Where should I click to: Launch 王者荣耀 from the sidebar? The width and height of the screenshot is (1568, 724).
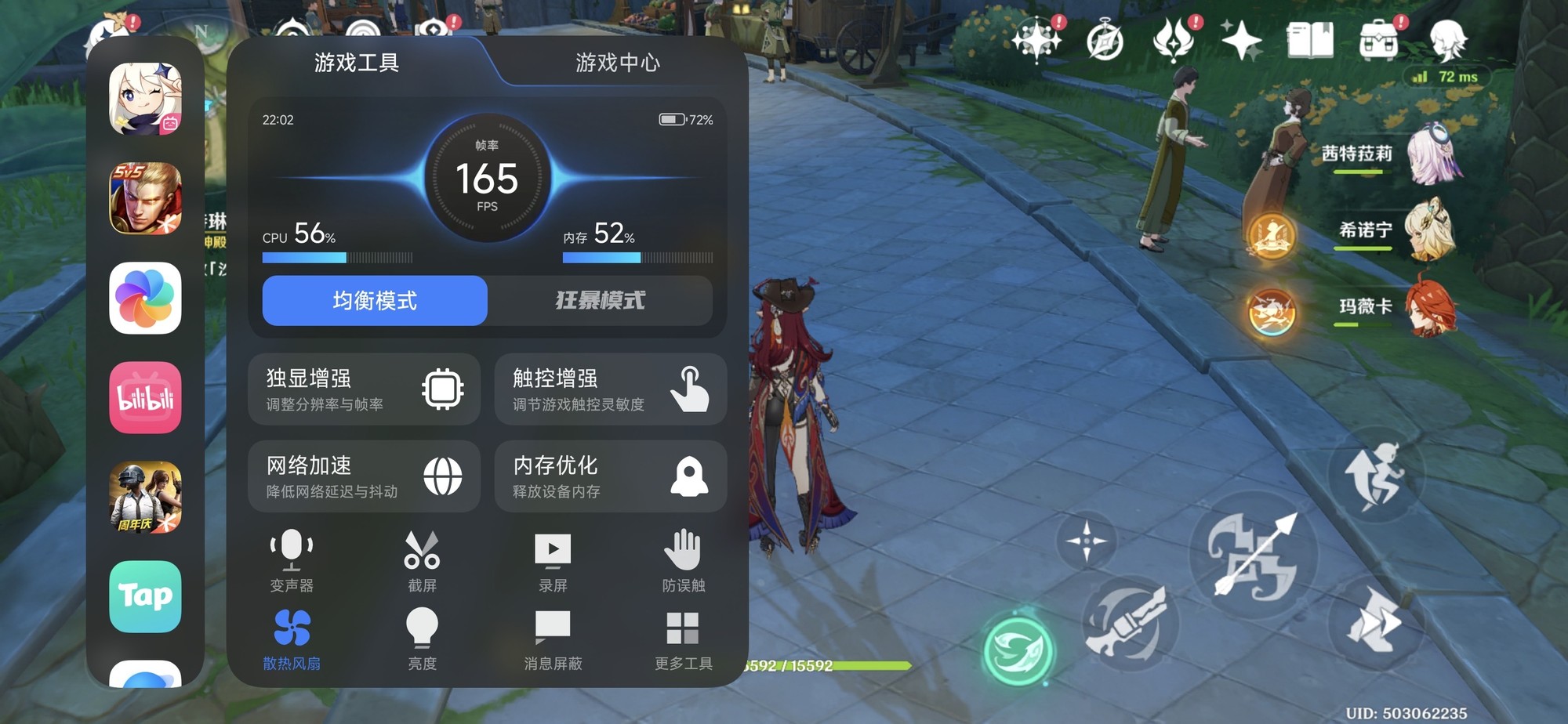145,199
